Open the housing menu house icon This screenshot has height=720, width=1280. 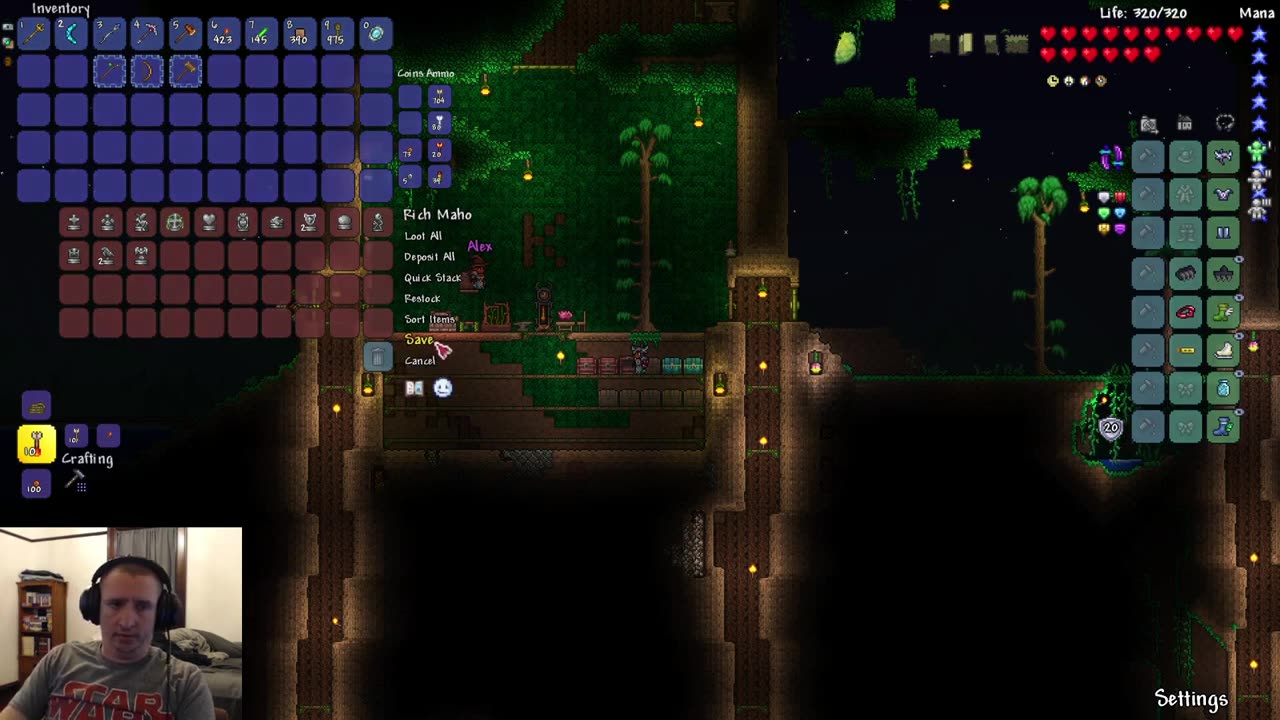[1185, 121]
